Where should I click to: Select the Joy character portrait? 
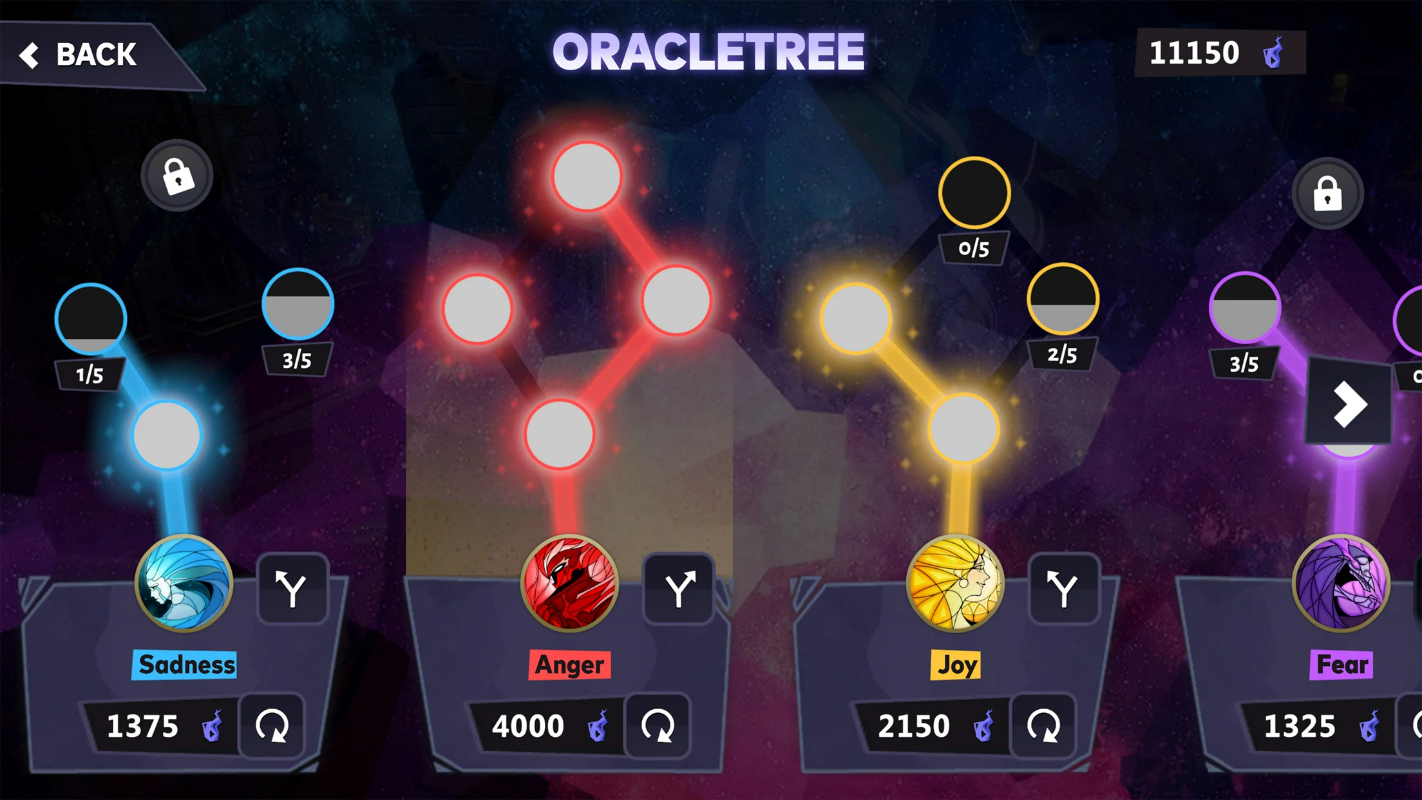pos(955,584)
